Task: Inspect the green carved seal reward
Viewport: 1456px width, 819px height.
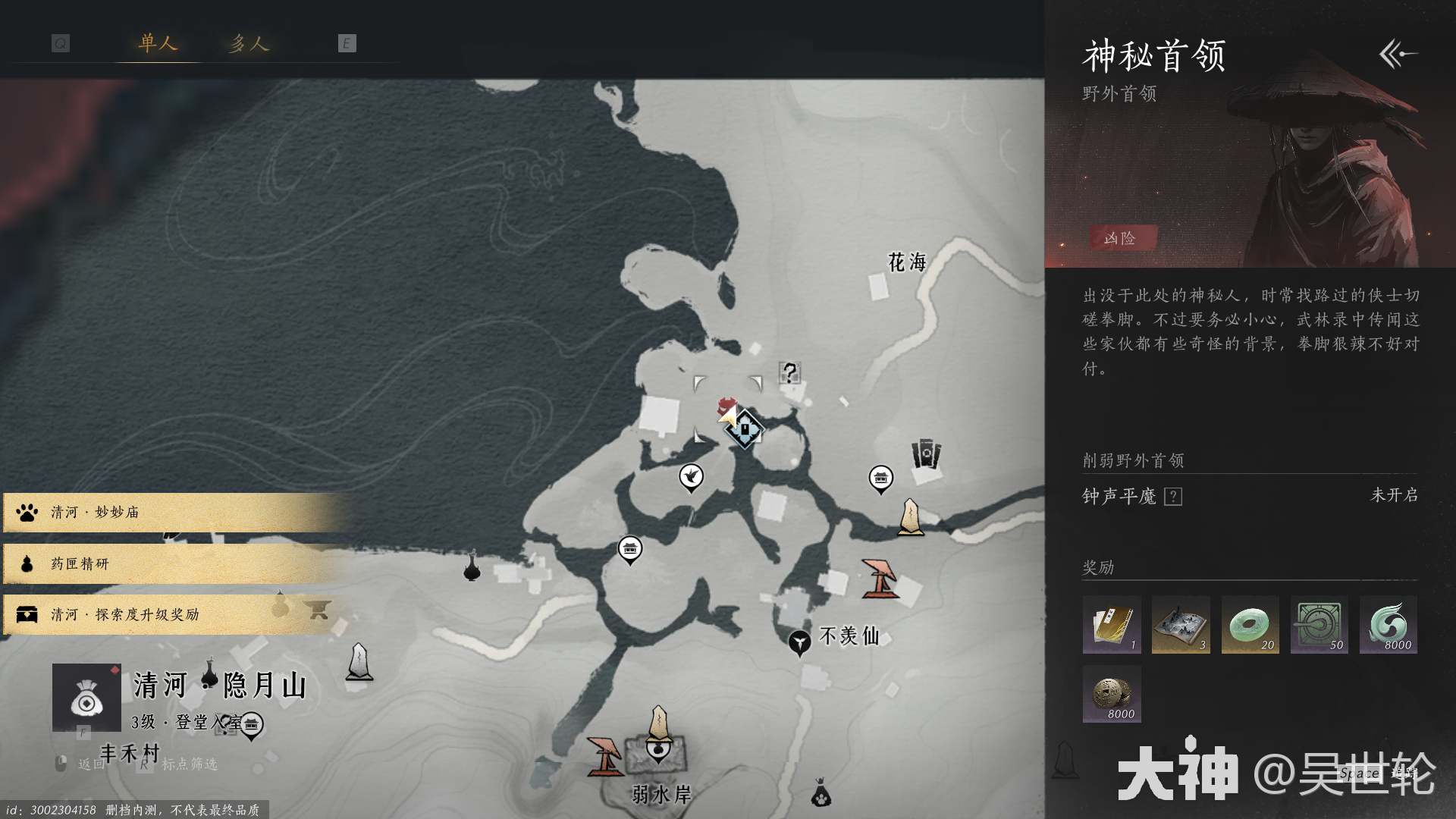Action: pyautogui.click(x=1319, y=625)
